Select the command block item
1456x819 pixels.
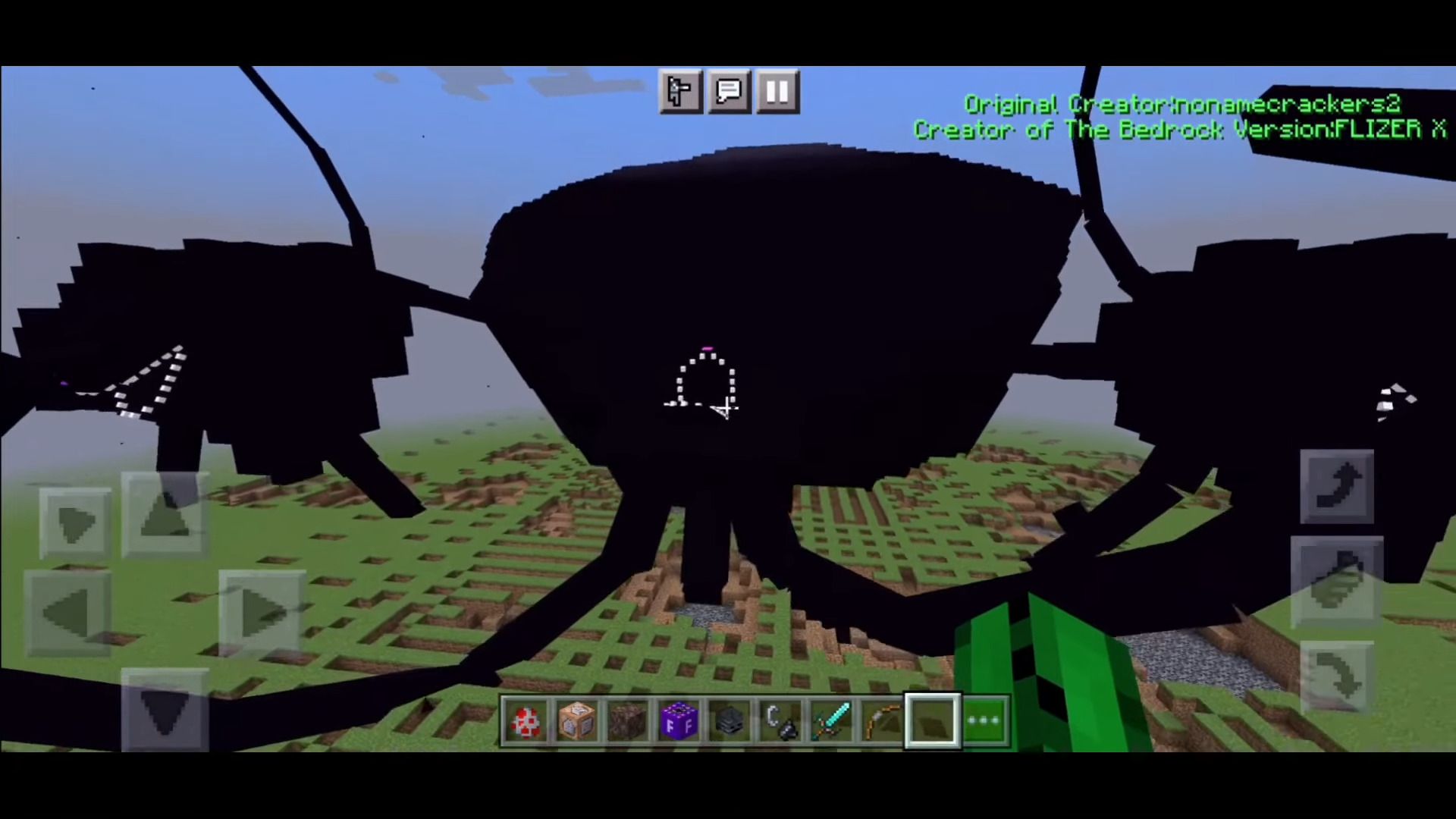click(x=576, y=720)
